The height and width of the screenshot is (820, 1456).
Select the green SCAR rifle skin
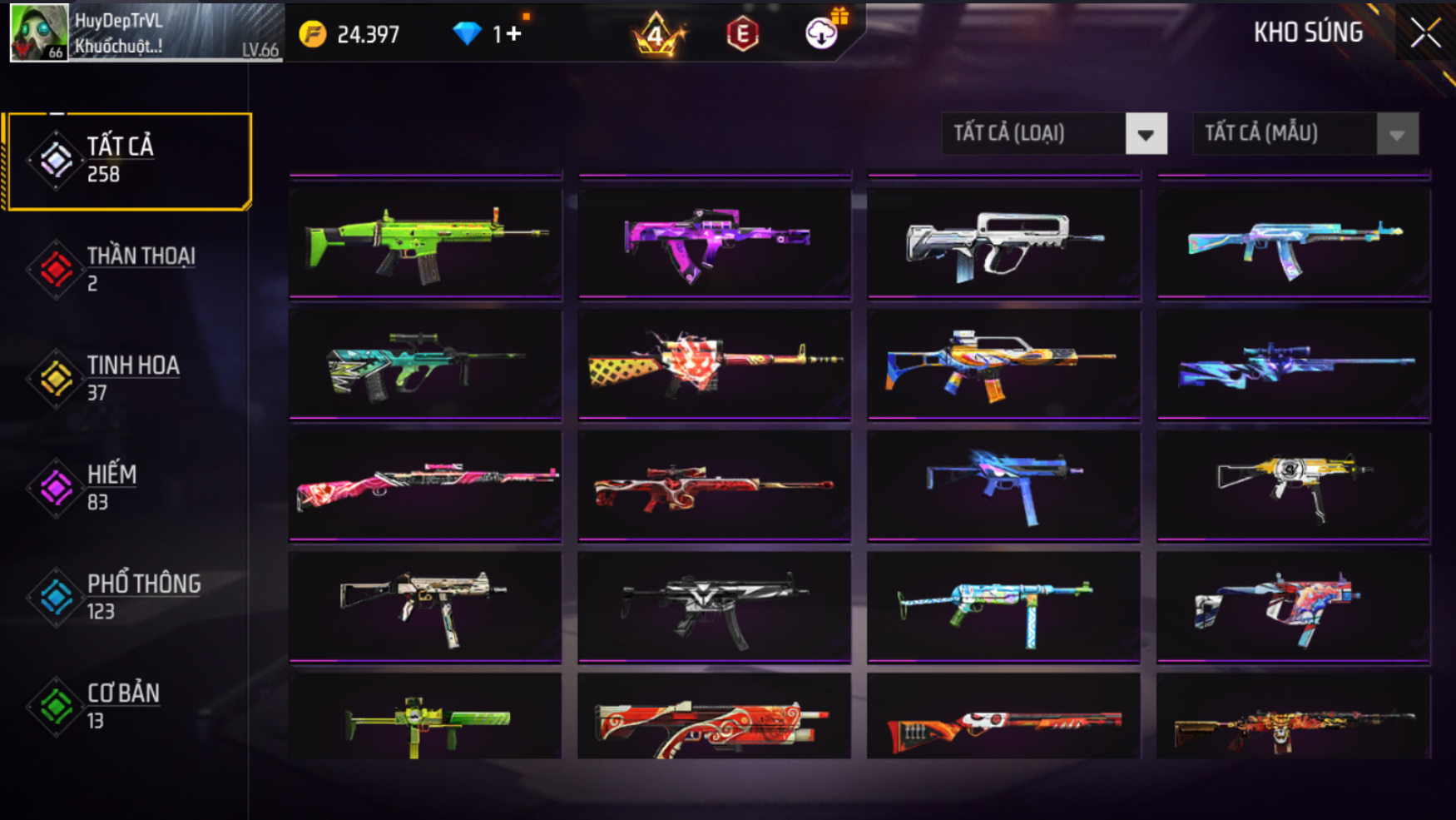(425, 242)
